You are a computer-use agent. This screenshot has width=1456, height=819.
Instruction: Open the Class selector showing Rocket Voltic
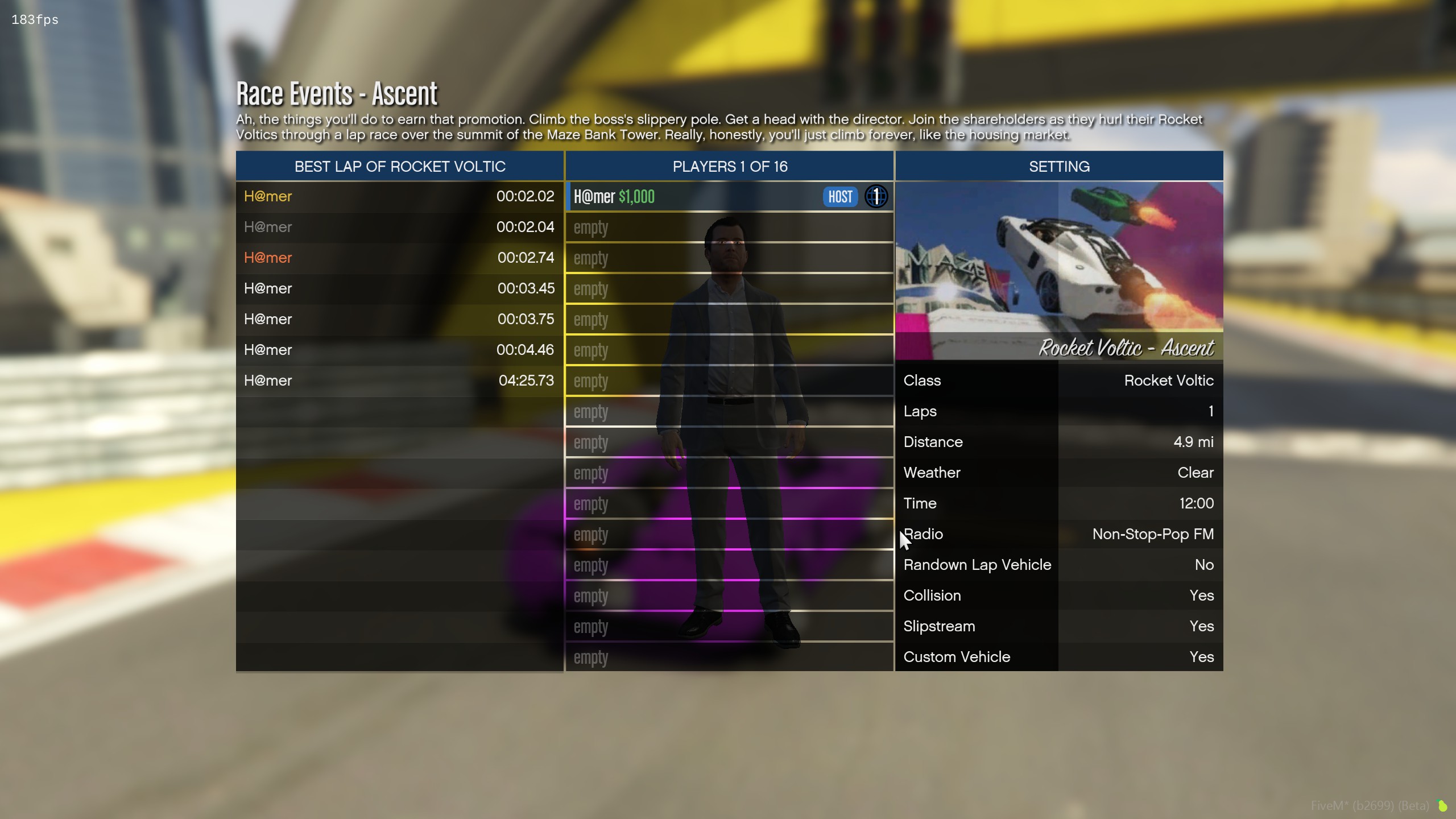click(x=1058, y=380)
